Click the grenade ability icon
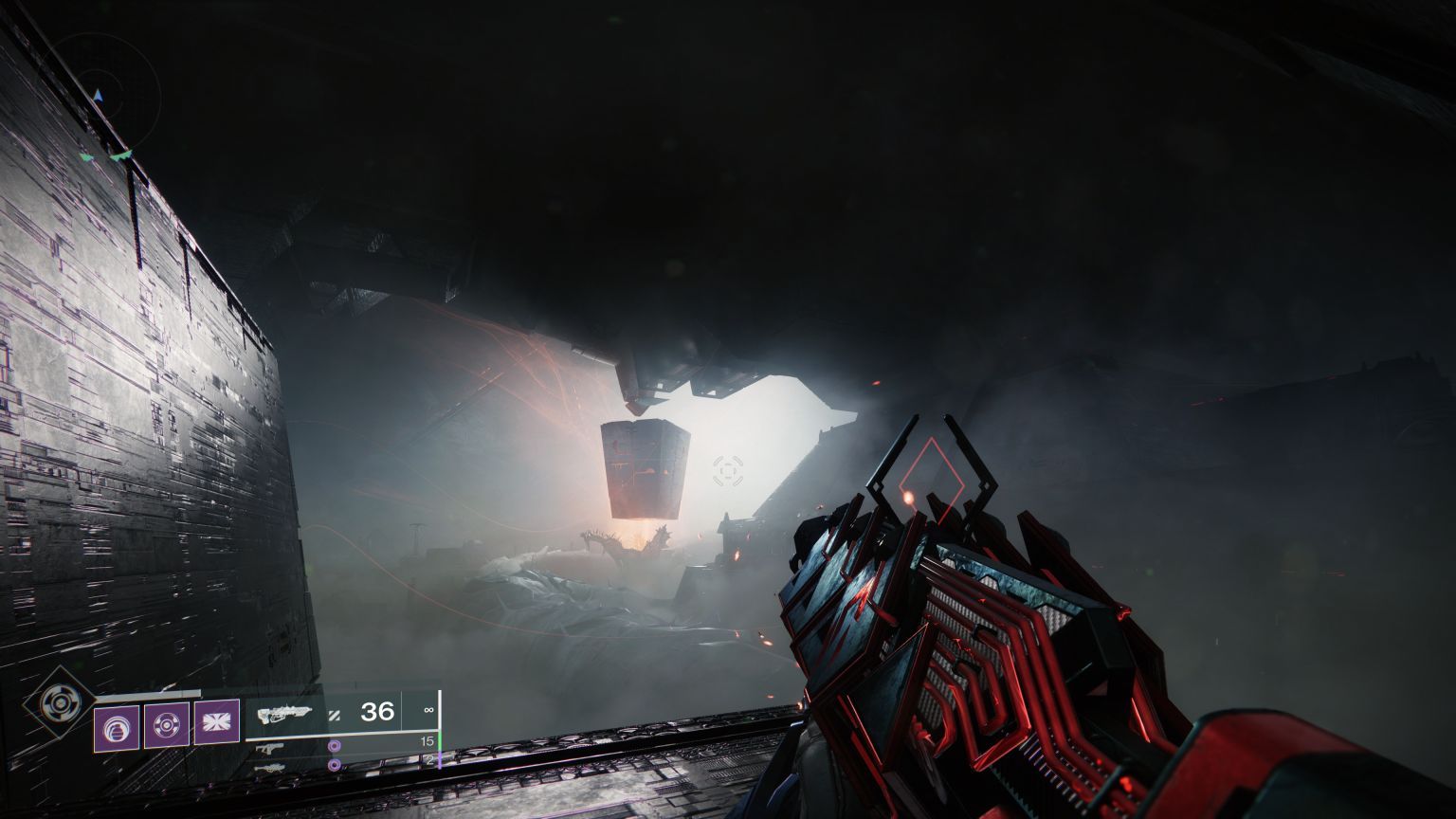 tap(118, 726)
